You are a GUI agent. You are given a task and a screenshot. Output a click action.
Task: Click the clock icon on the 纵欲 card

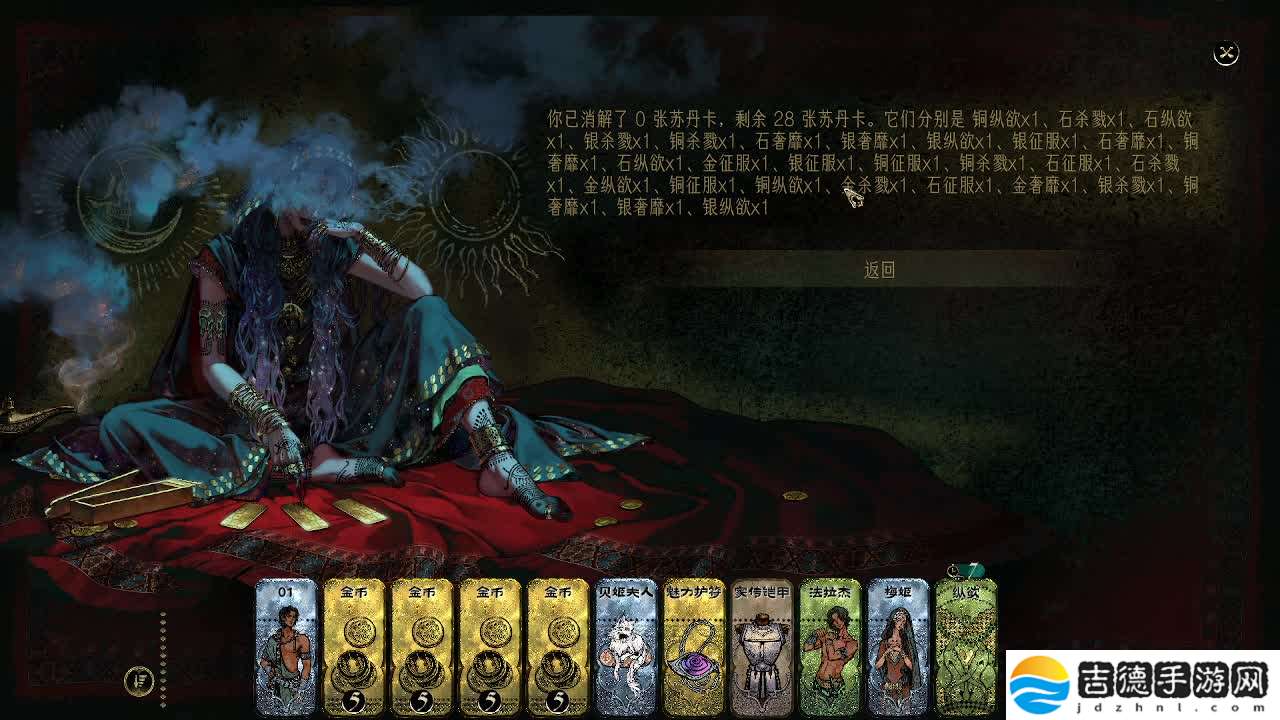952,571
